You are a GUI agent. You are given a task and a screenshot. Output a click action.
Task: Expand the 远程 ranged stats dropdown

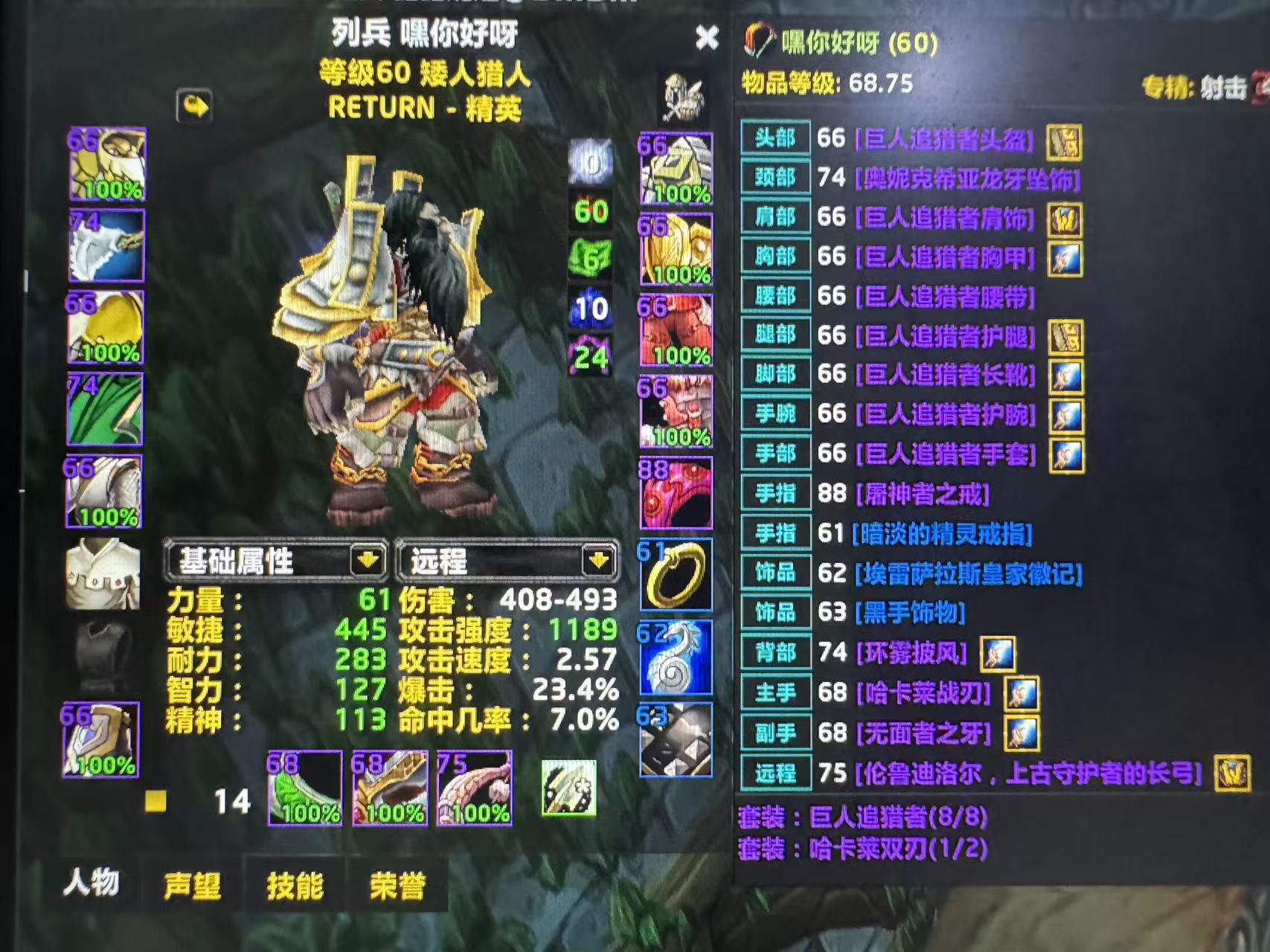pos(599,560)
